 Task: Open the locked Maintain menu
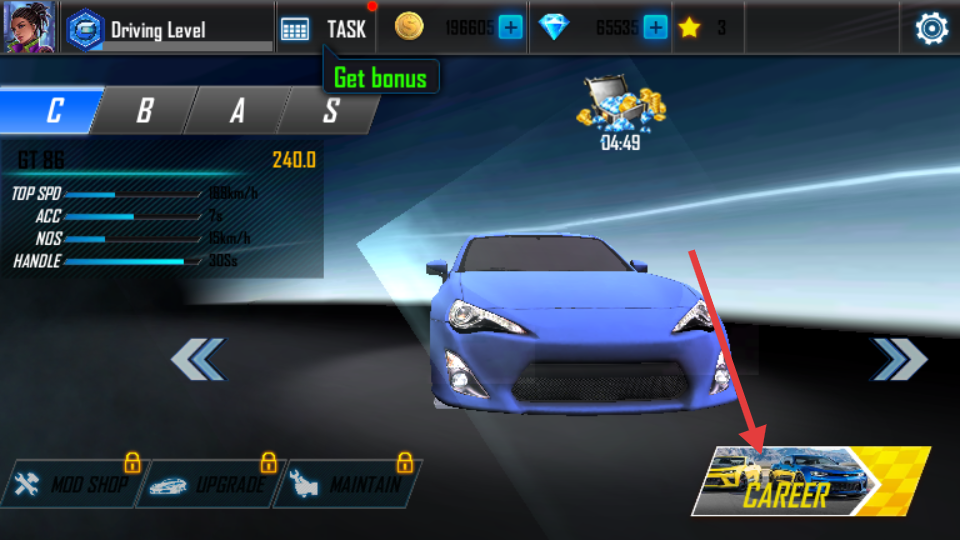(x=348, y=485)
